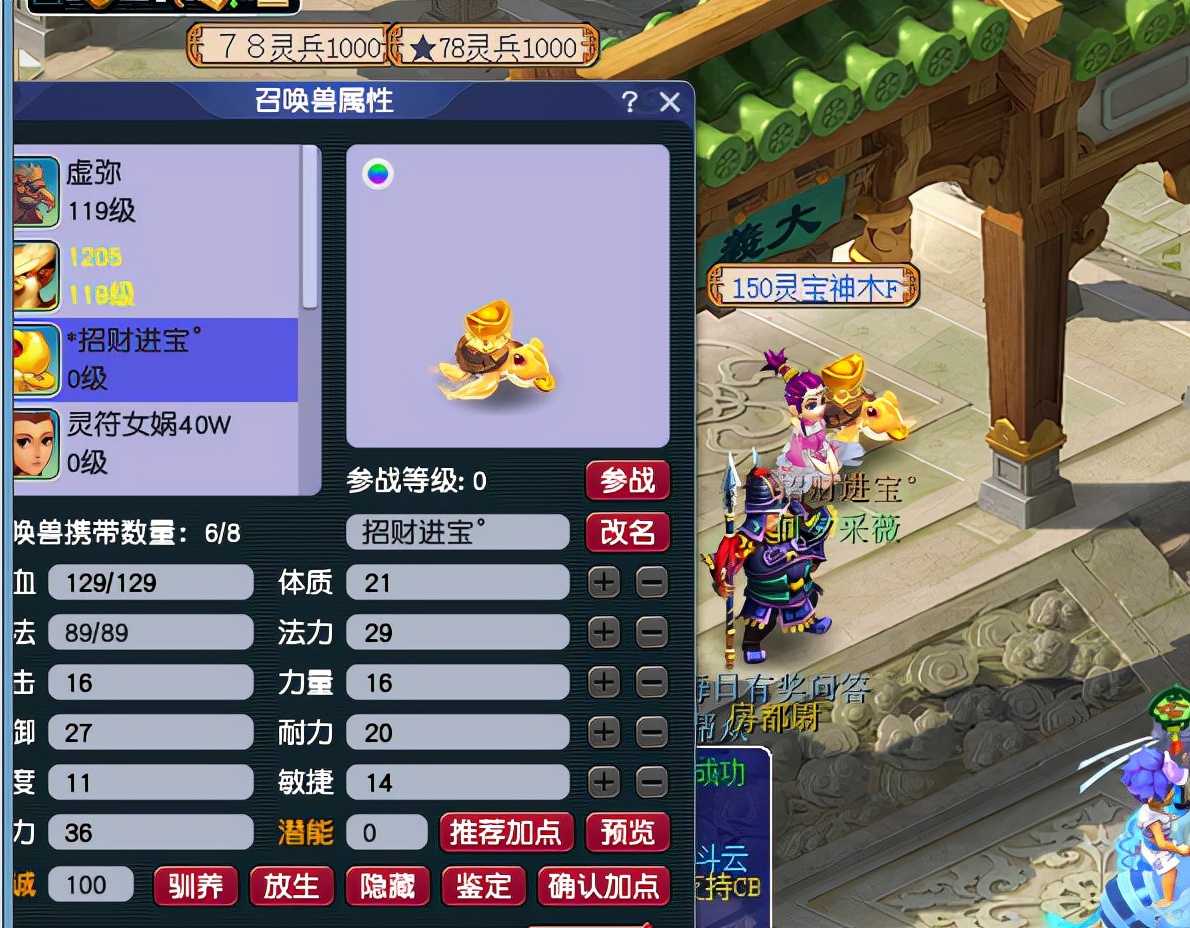This screenshot has height=928, width=1190.
Task: Add a point to 敏捷
Action: (x=604, y=782)
